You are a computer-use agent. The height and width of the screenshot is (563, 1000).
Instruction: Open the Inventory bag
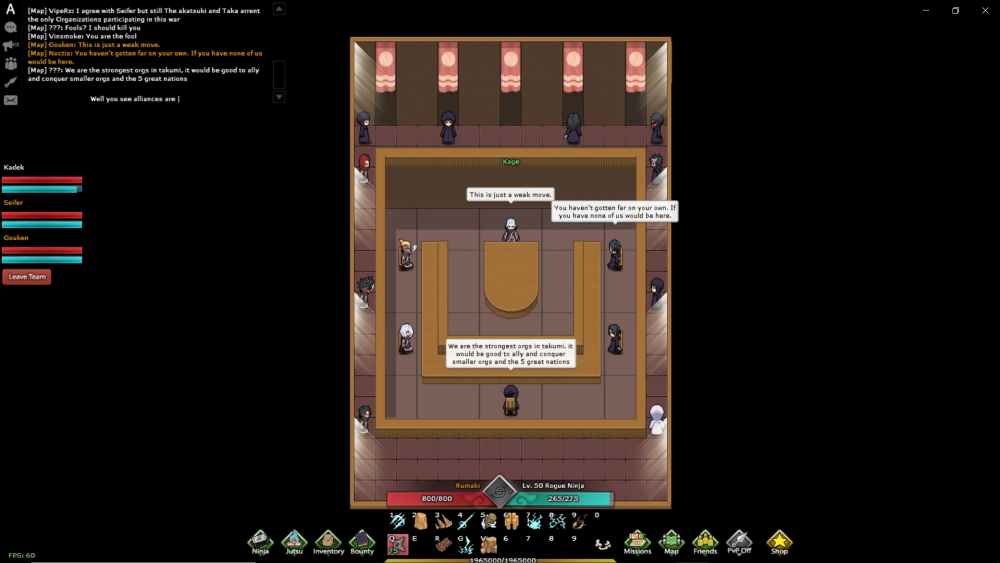(x=328, y=541)
